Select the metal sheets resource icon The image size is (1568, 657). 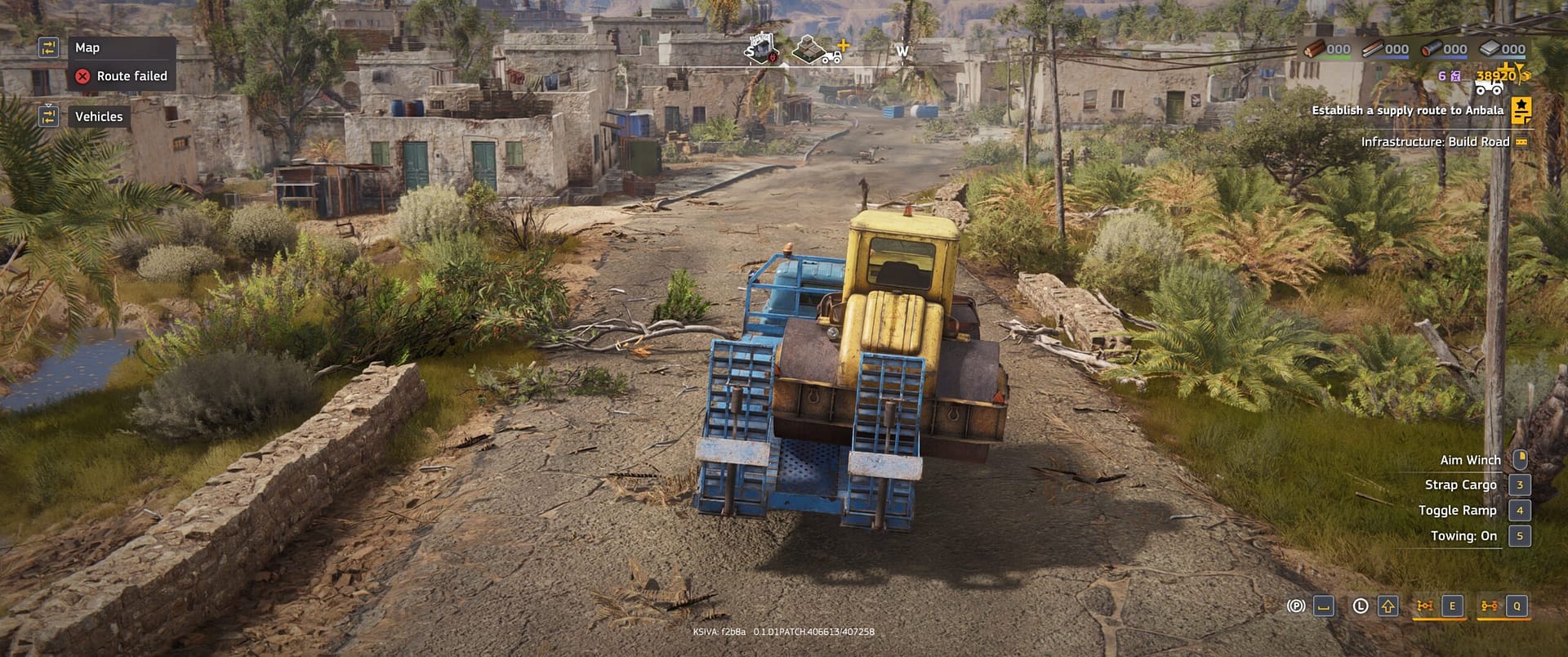[x=1489, y=49]
